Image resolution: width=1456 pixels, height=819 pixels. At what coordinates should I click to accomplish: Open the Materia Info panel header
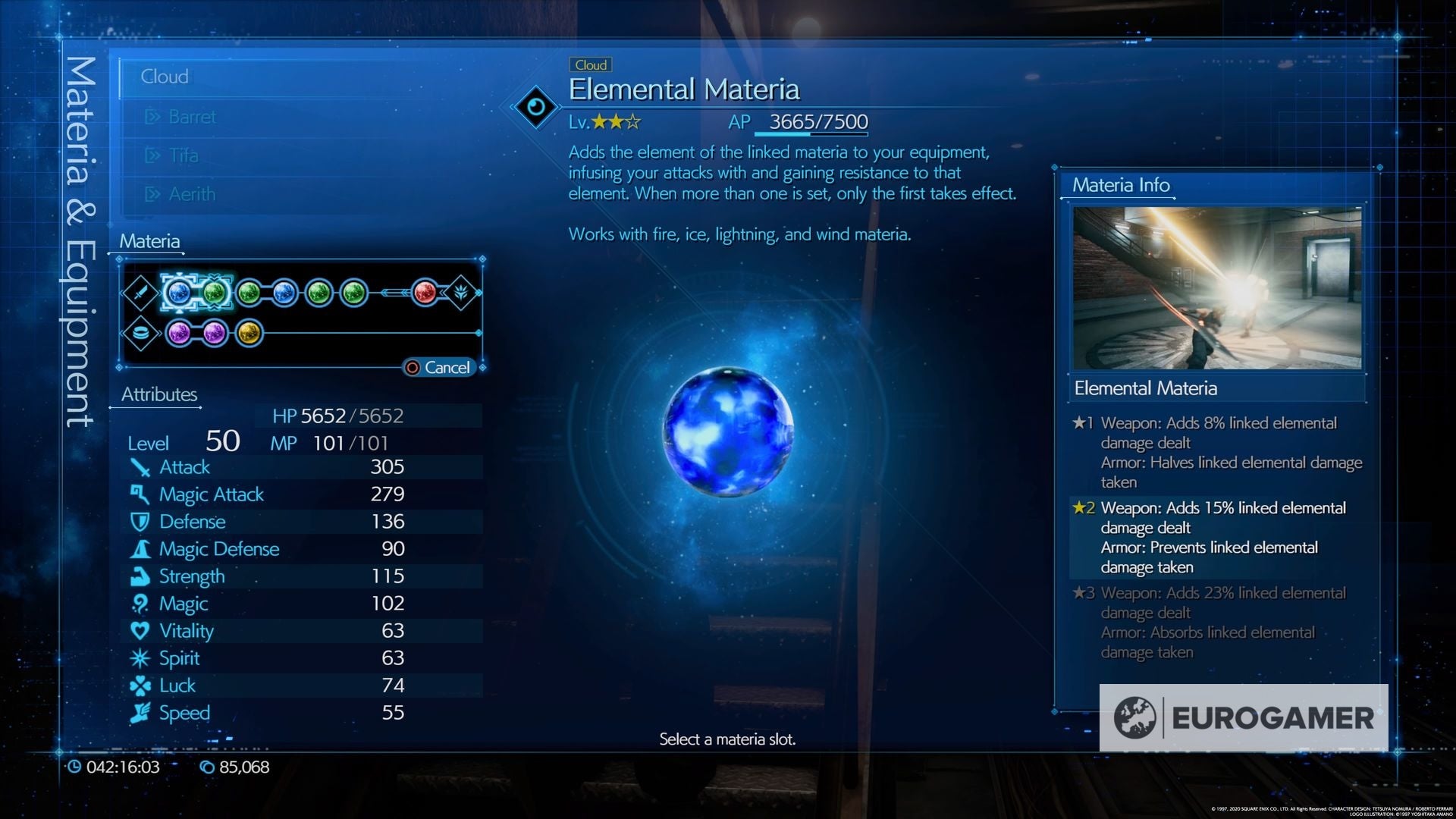[x=1119, y=184]
